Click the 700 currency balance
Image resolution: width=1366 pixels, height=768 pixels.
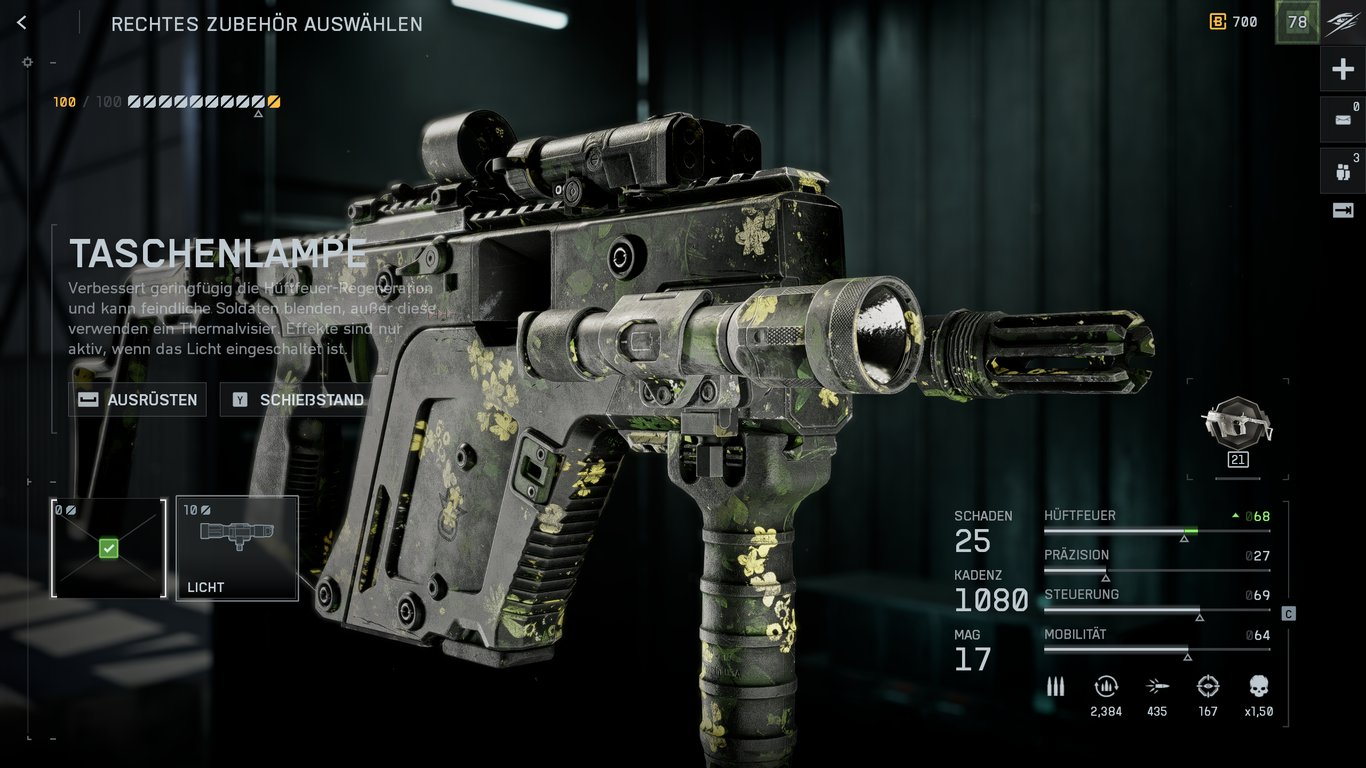[x=1234, y=22]
